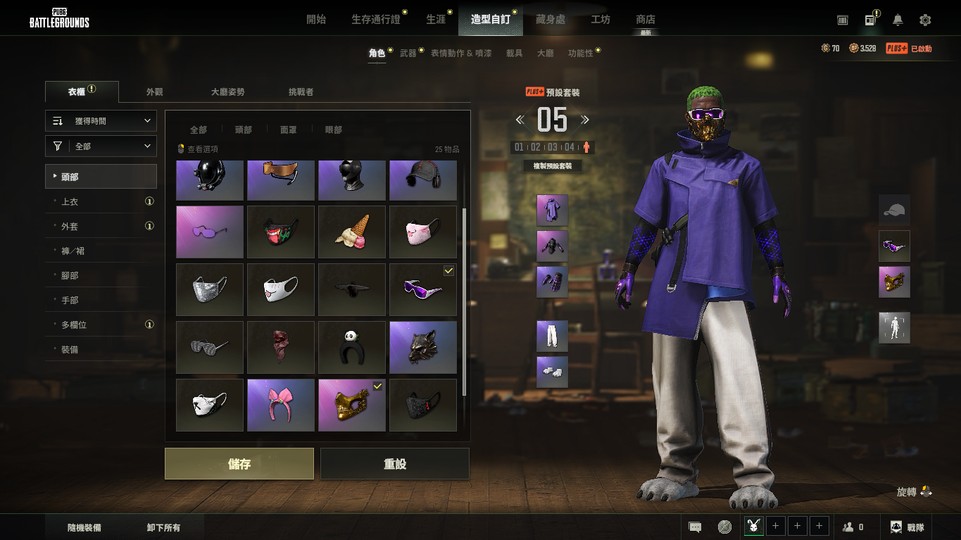Select the golden mask item
Image resolution: width=961 pixels, height=540 pixels.
[352, 405]
